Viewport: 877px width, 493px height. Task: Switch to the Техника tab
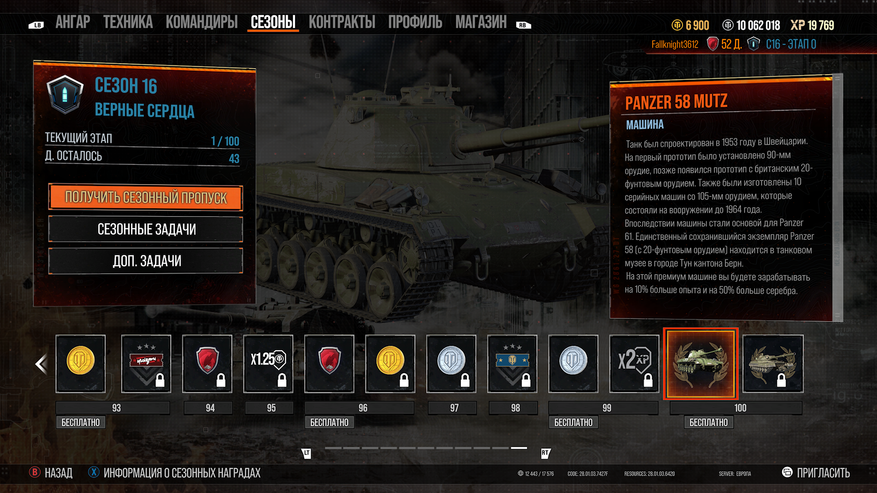click(x=127, y=22)
